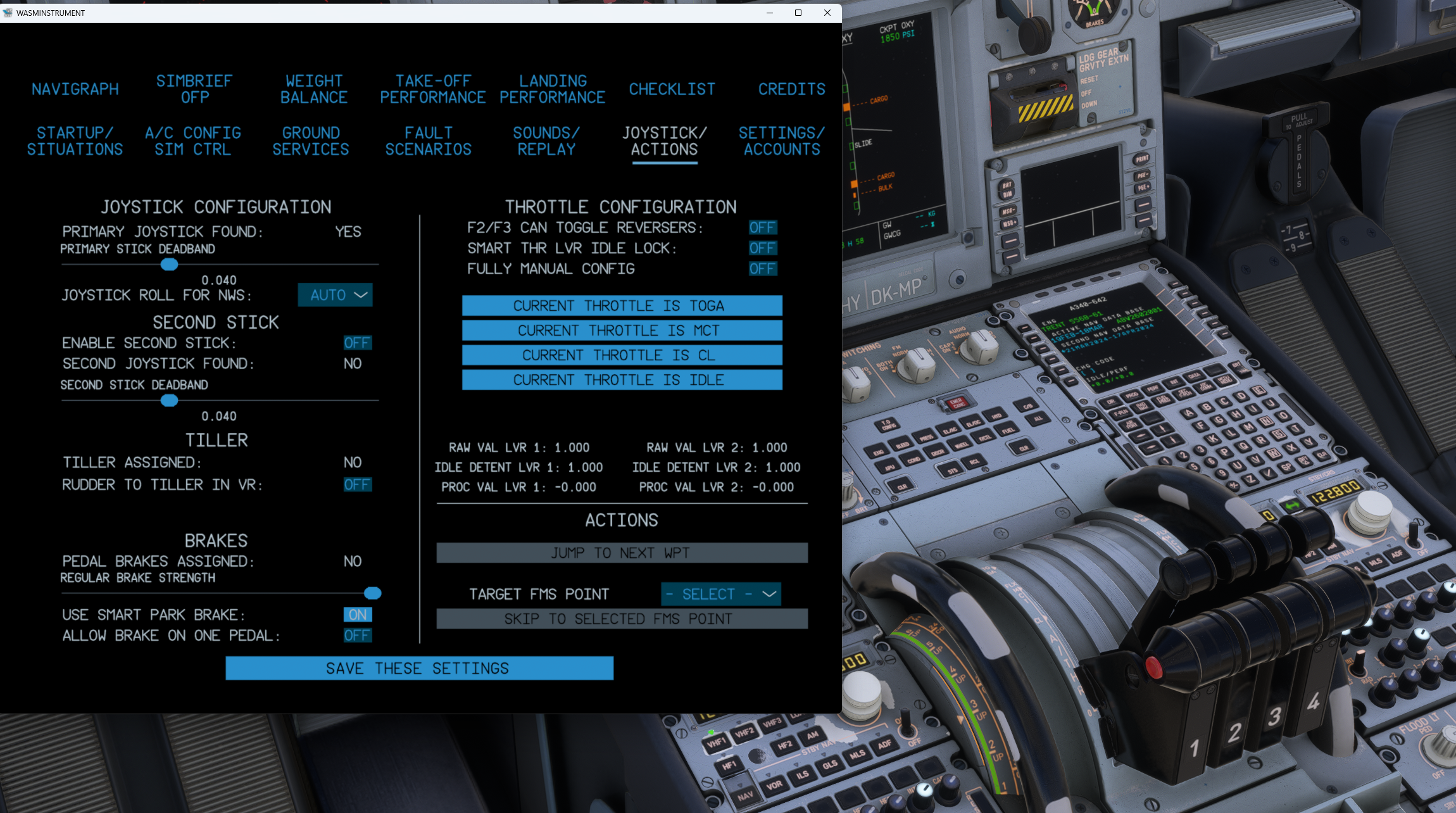Open the SETTINGS/ACCOUNTS tab
The image size is (1456, 813).
[782, 141]
